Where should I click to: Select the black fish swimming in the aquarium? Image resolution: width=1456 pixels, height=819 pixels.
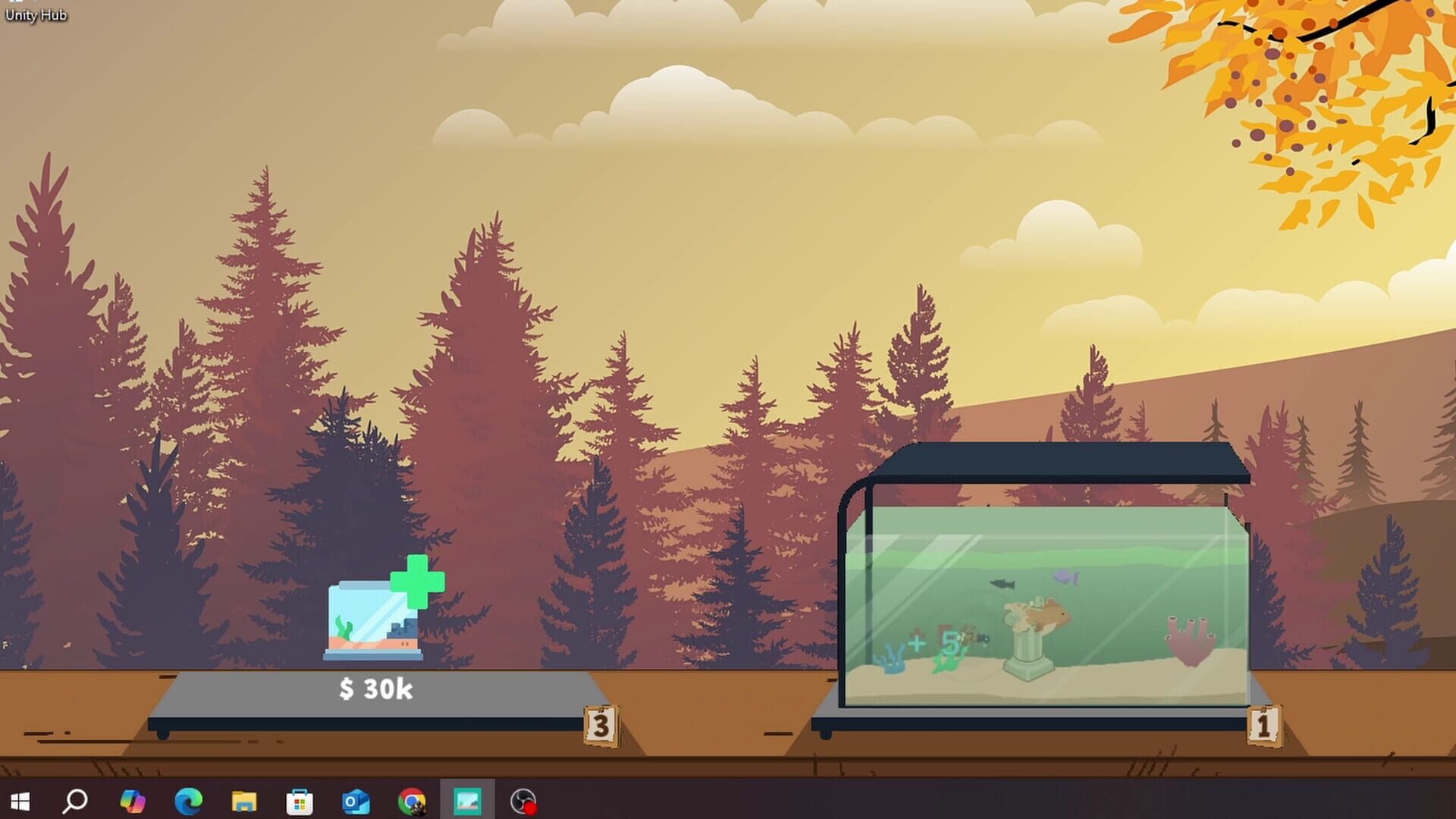tap(1003, 584)
